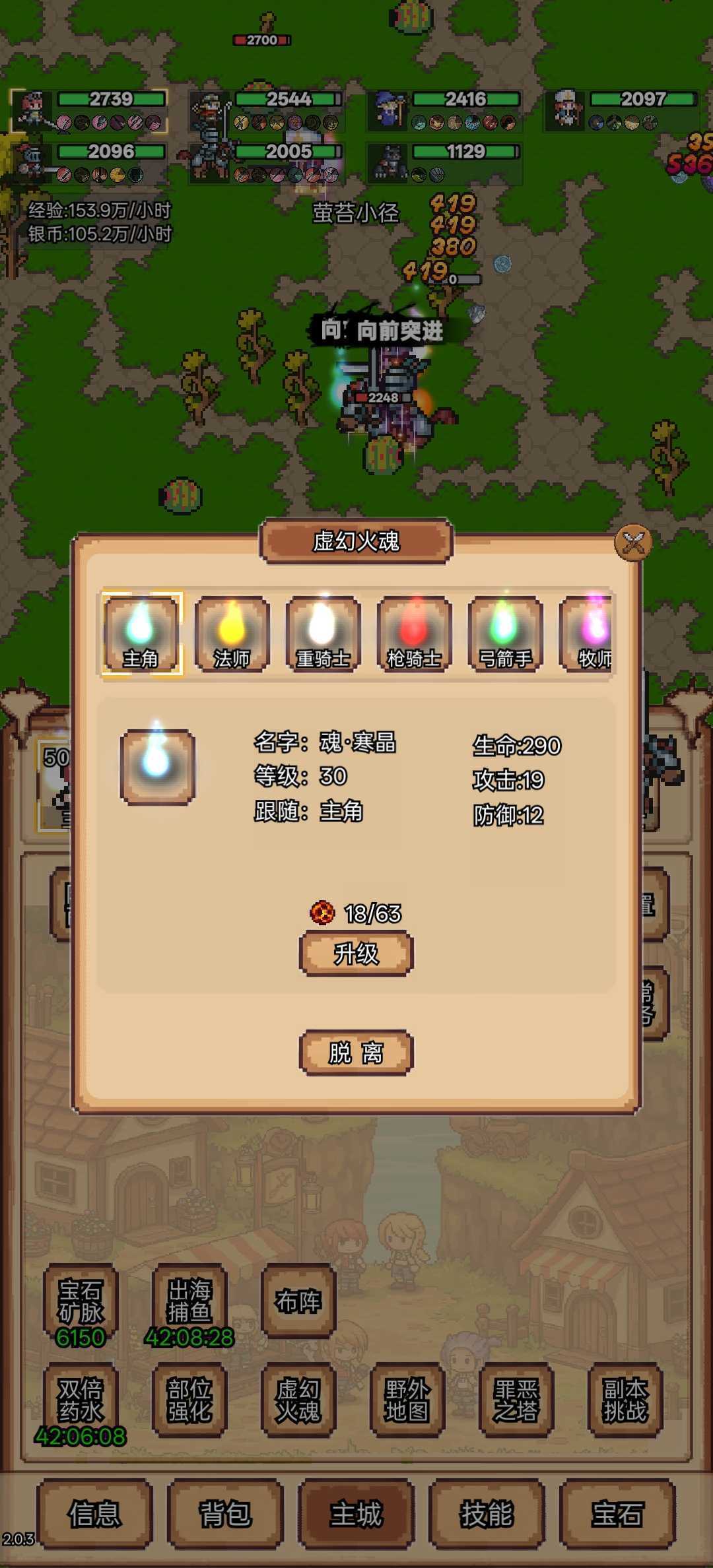Open the 技能 skills tab

pos(487,1514)
